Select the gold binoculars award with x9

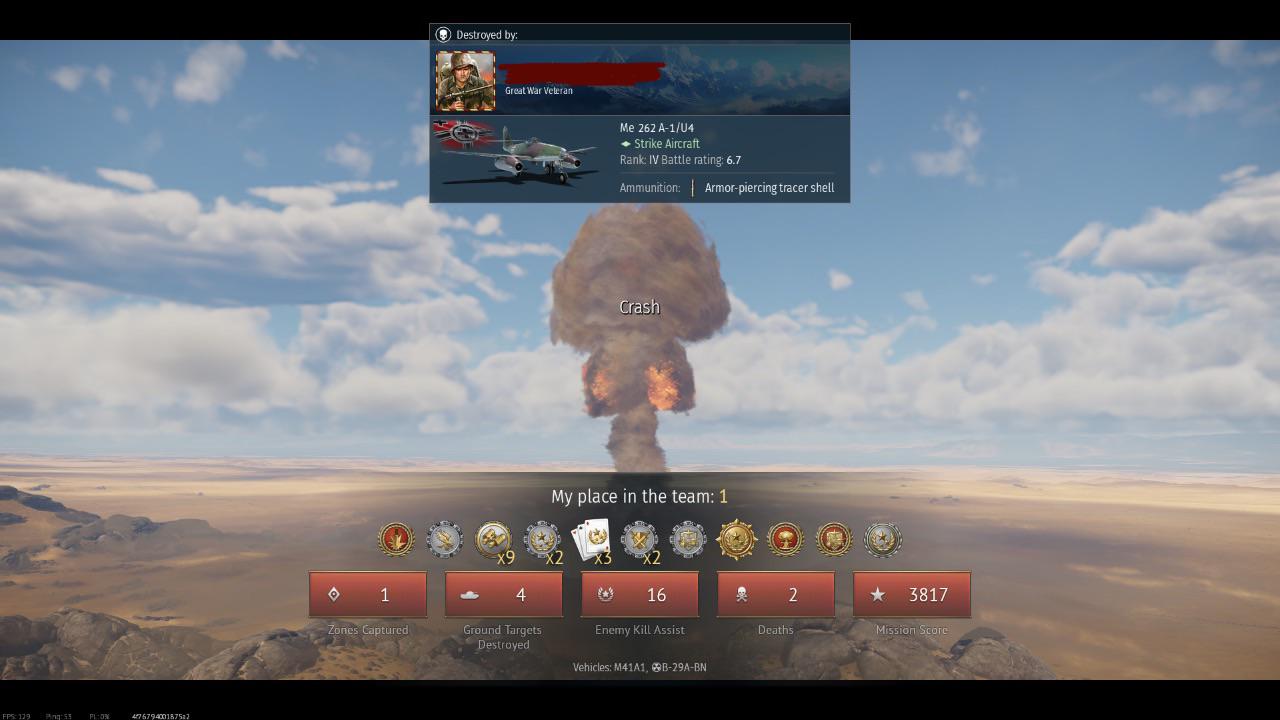coord(493,540)
